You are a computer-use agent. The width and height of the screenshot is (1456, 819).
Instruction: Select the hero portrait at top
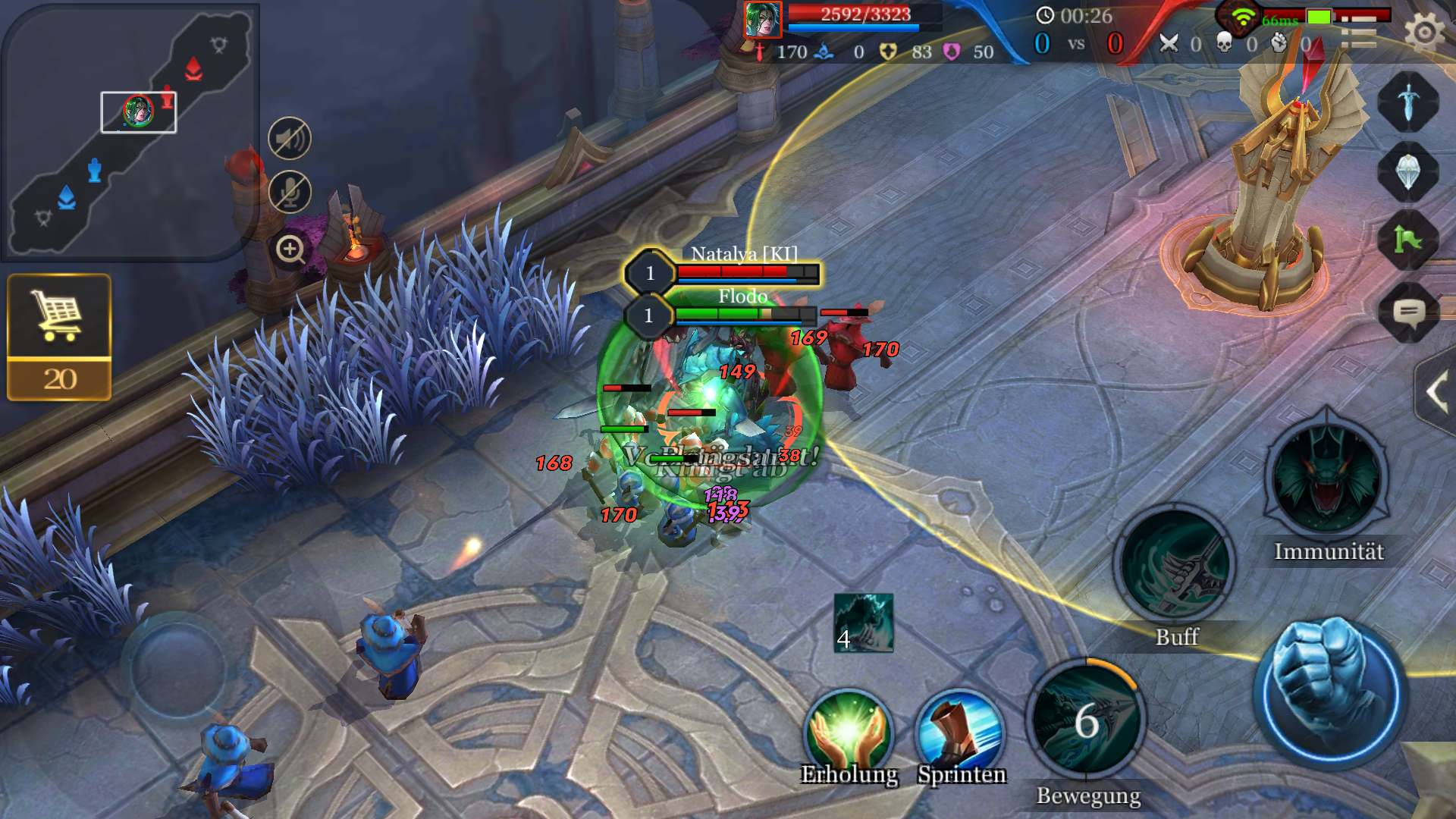click(762, 20)
